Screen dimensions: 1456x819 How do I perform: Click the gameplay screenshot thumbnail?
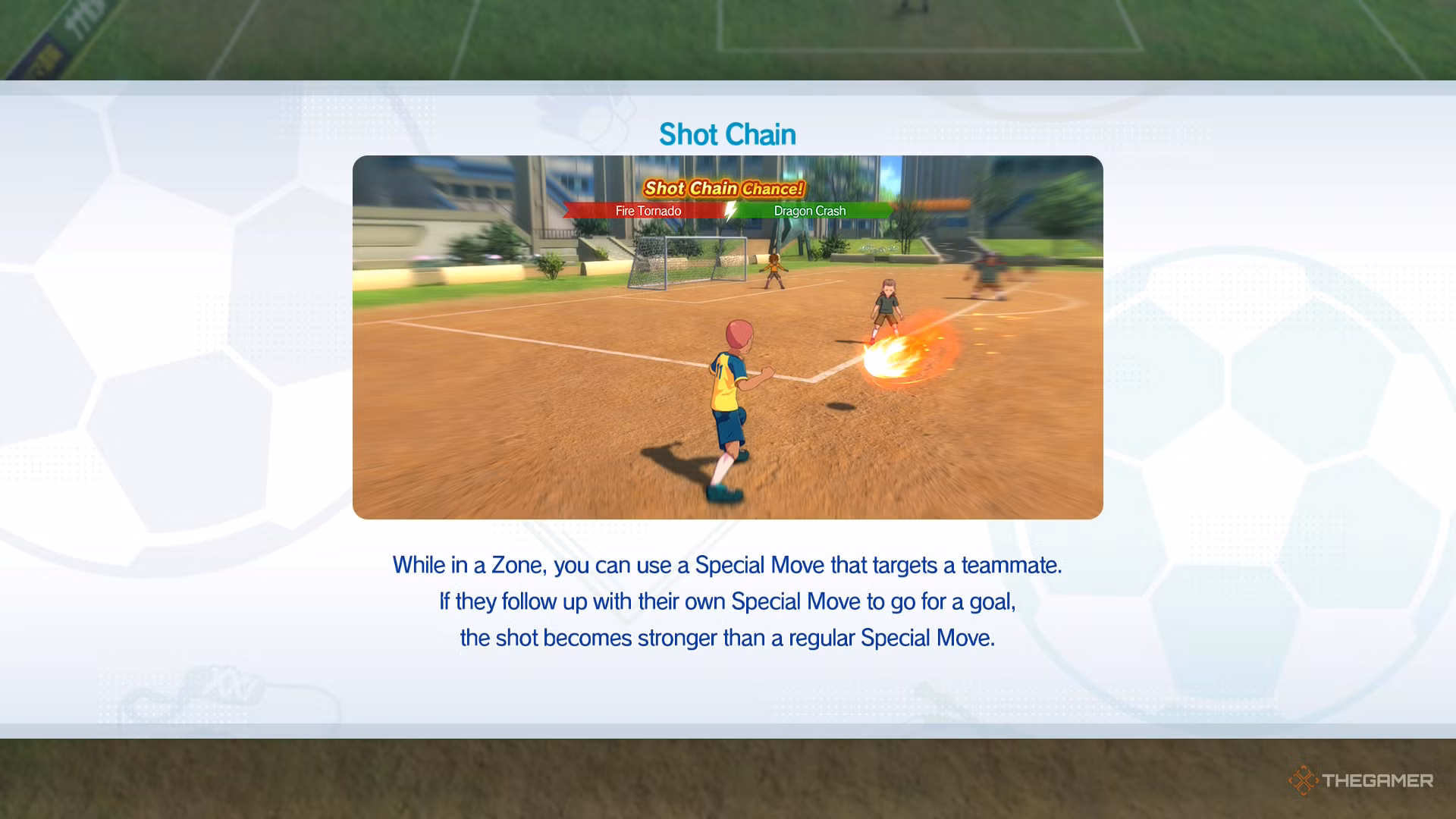point(726,337)
